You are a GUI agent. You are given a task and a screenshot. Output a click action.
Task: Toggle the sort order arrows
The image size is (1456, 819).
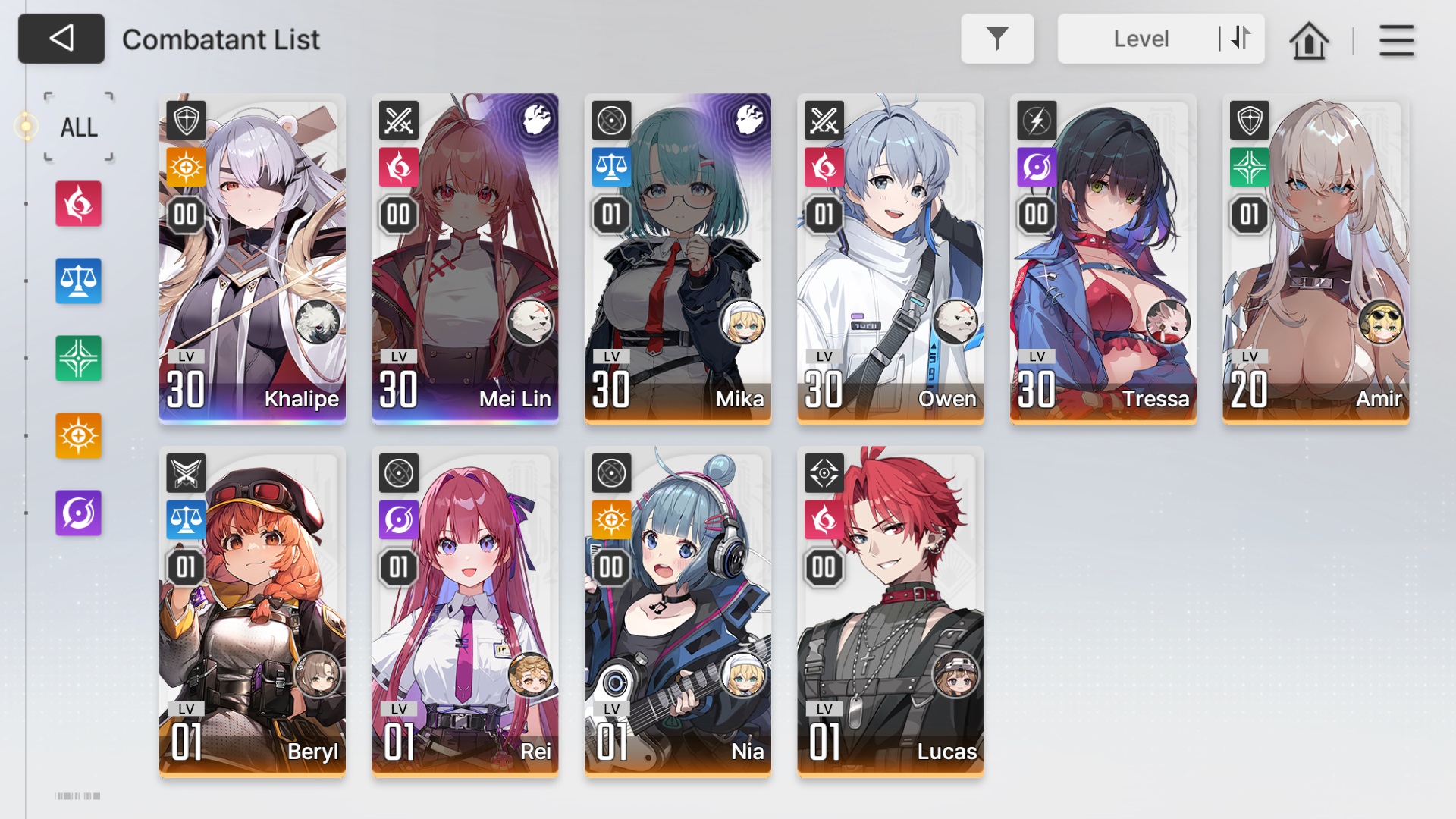1241,38
